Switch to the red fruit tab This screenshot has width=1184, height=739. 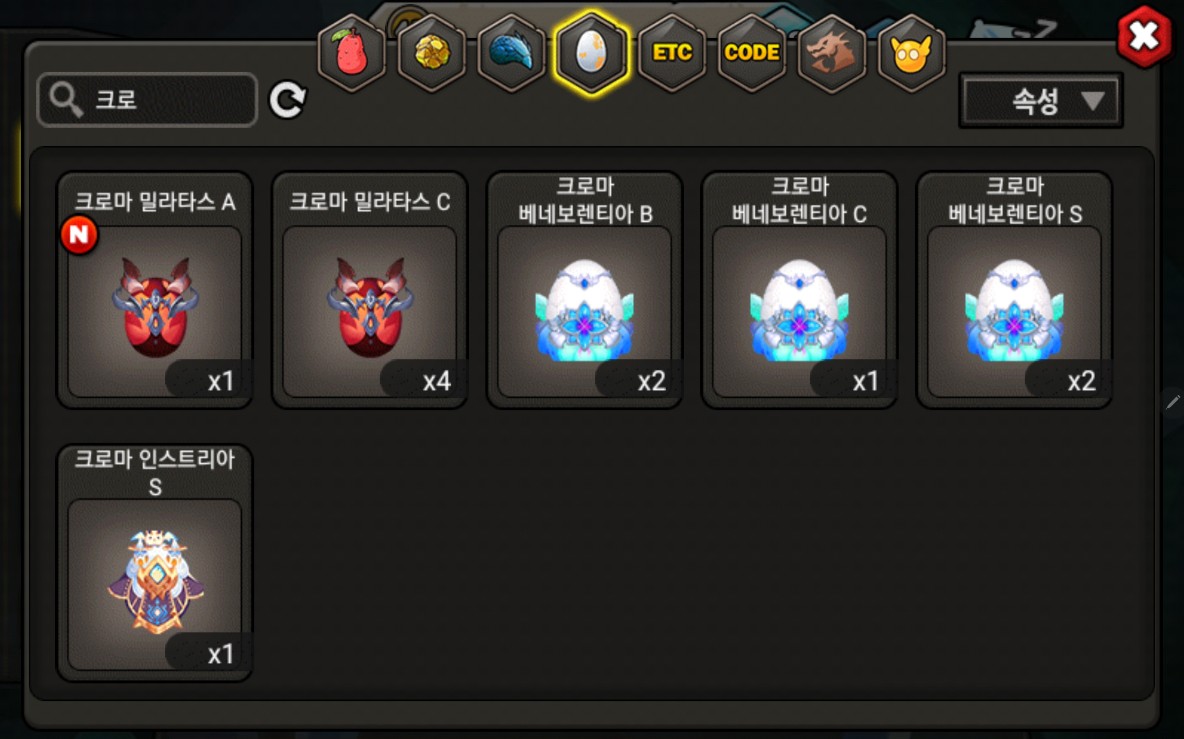351,53
